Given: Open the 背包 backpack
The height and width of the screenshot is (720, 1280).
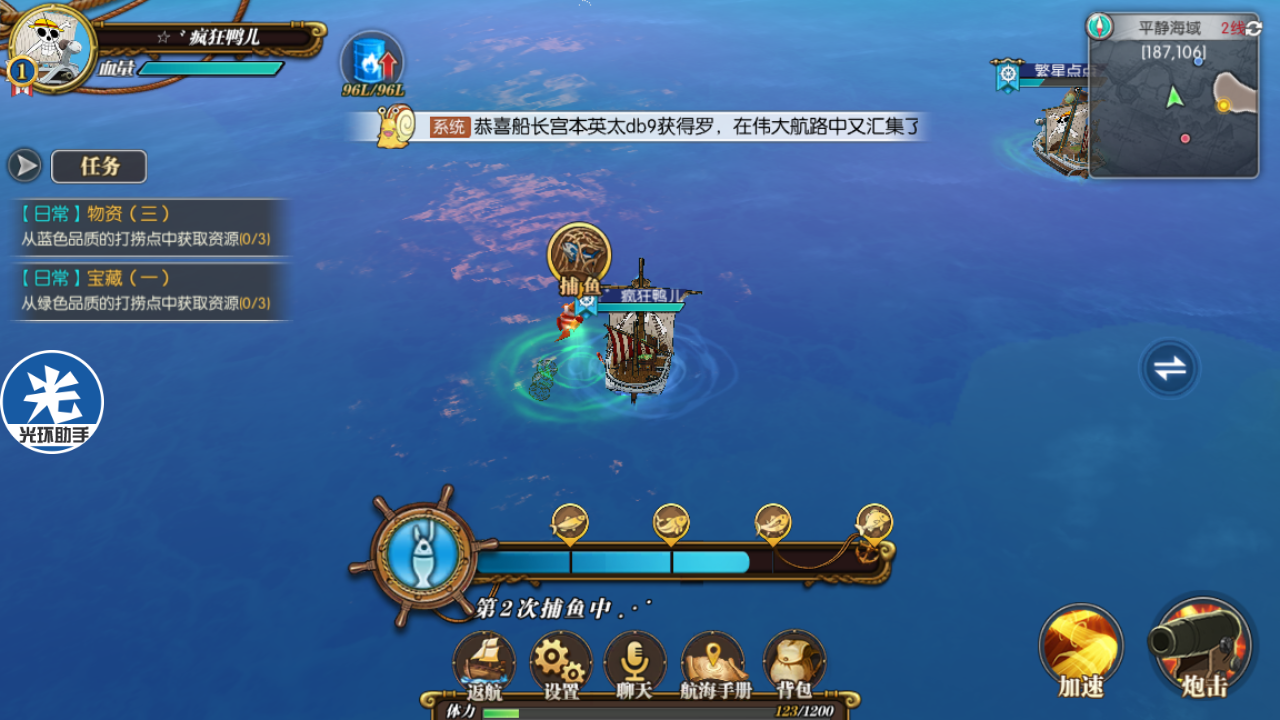Looking at the screenshot, I should tap(794, 664).
